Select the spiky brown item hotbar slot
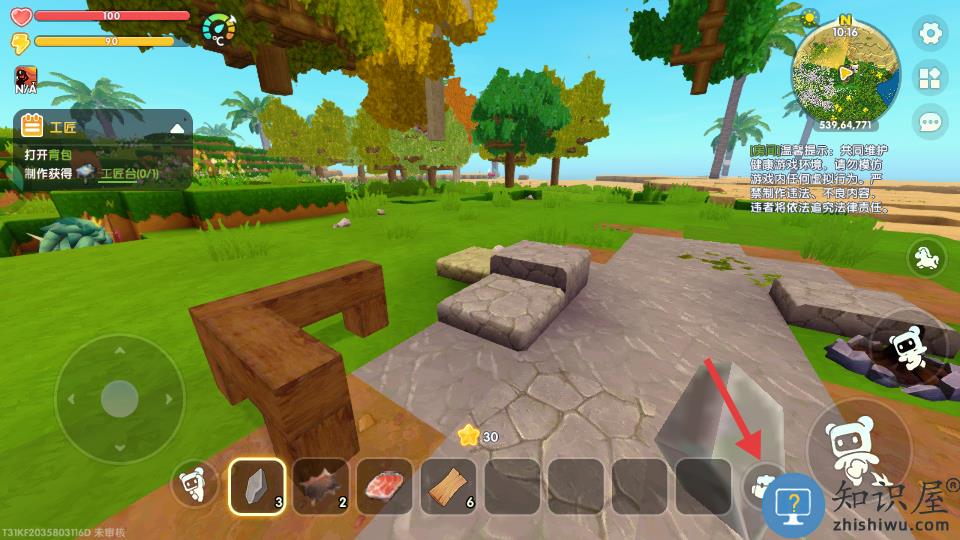The width and height of the screenshot is (960, 540). click(x=321, y=486)
